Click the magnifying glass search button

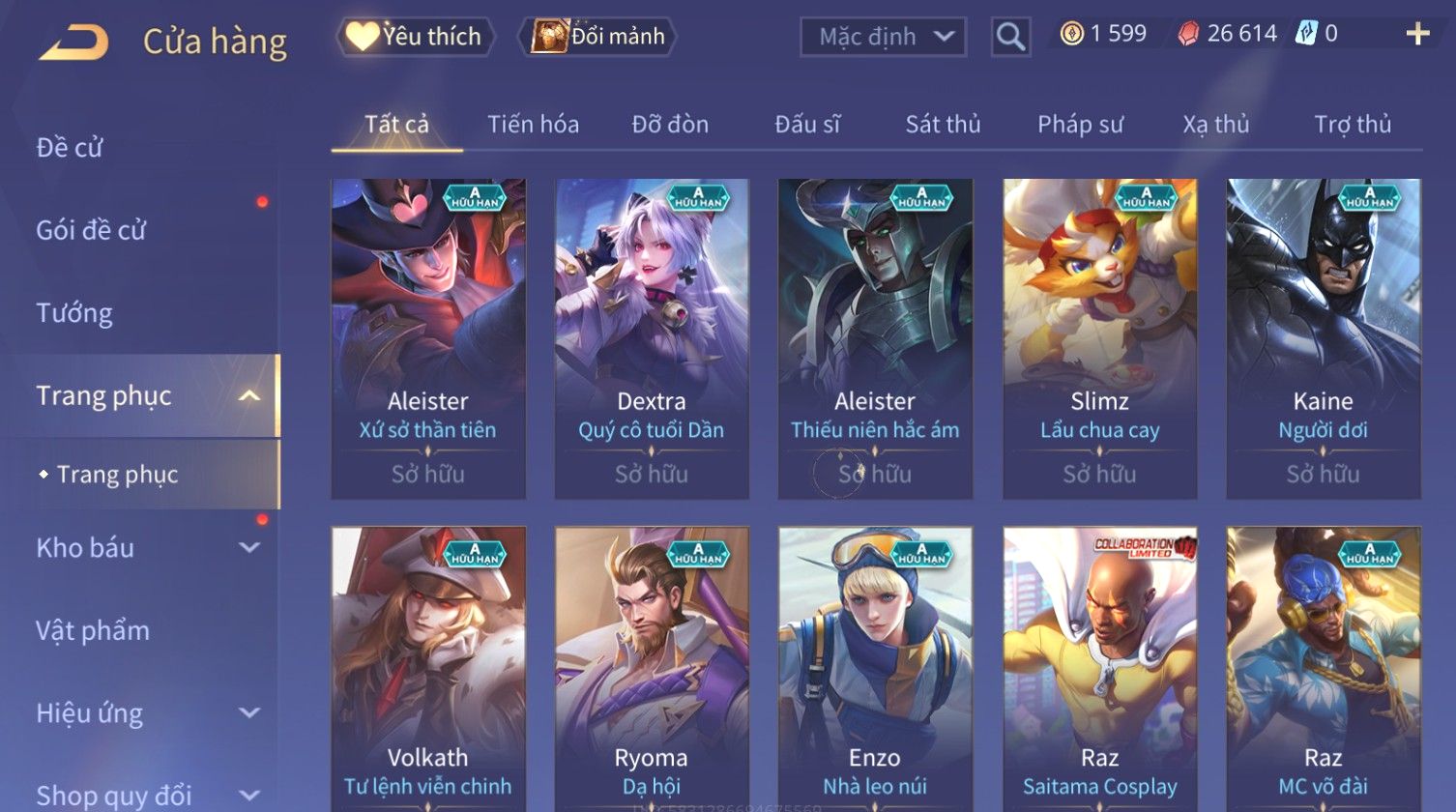click(1010, 38)
